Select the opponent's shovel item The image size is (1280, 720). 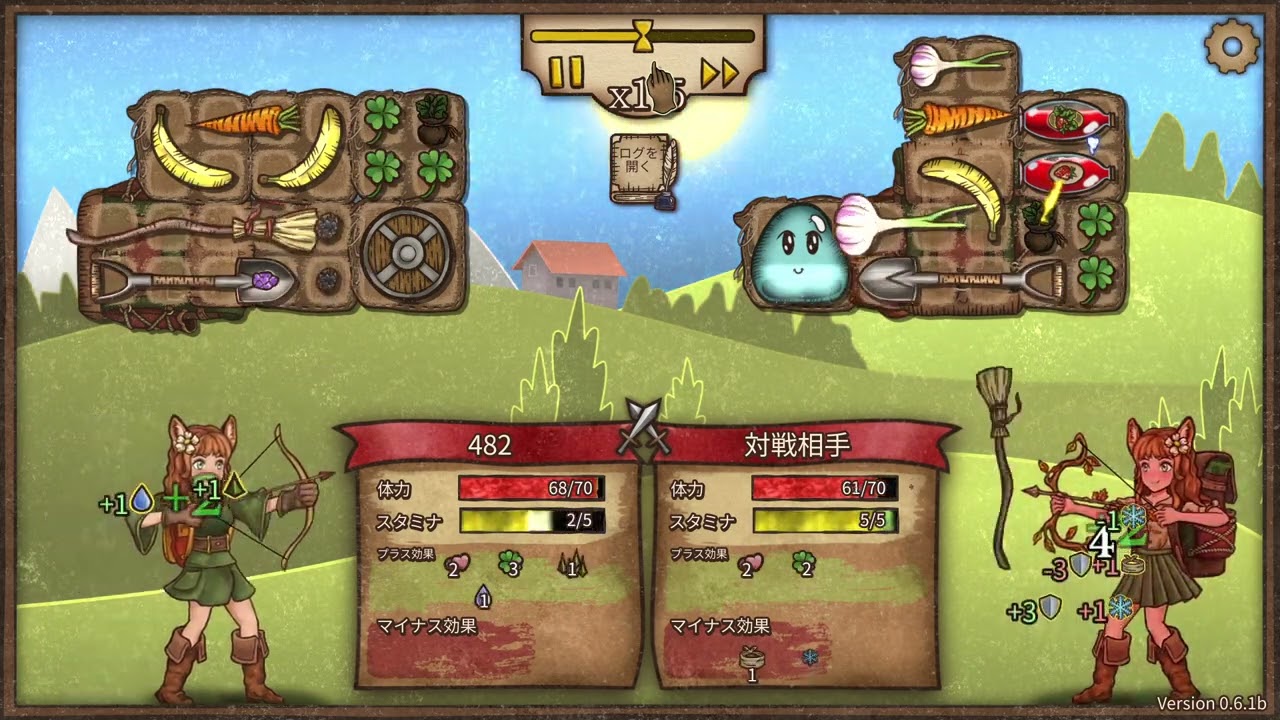[955, 279]
